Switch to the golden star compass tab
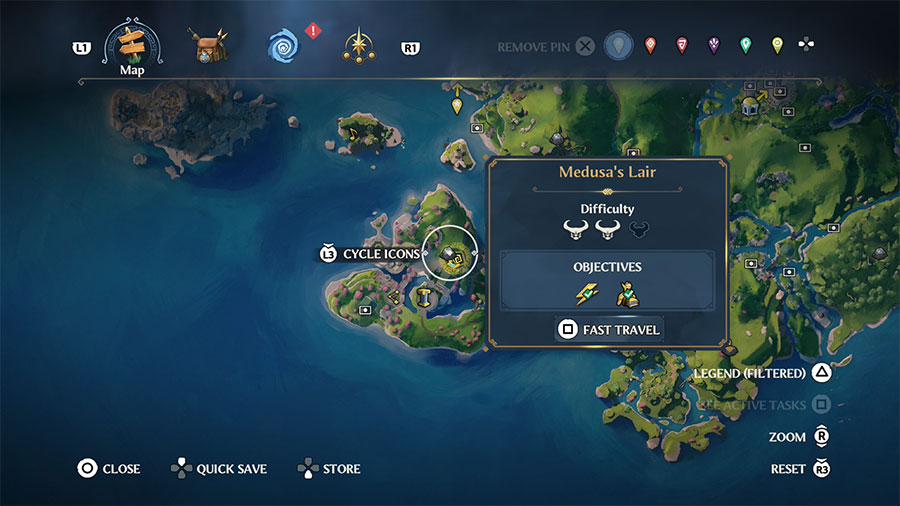This screenshot has width=900, height=506. pyautogui.click(x=358, y=46)
